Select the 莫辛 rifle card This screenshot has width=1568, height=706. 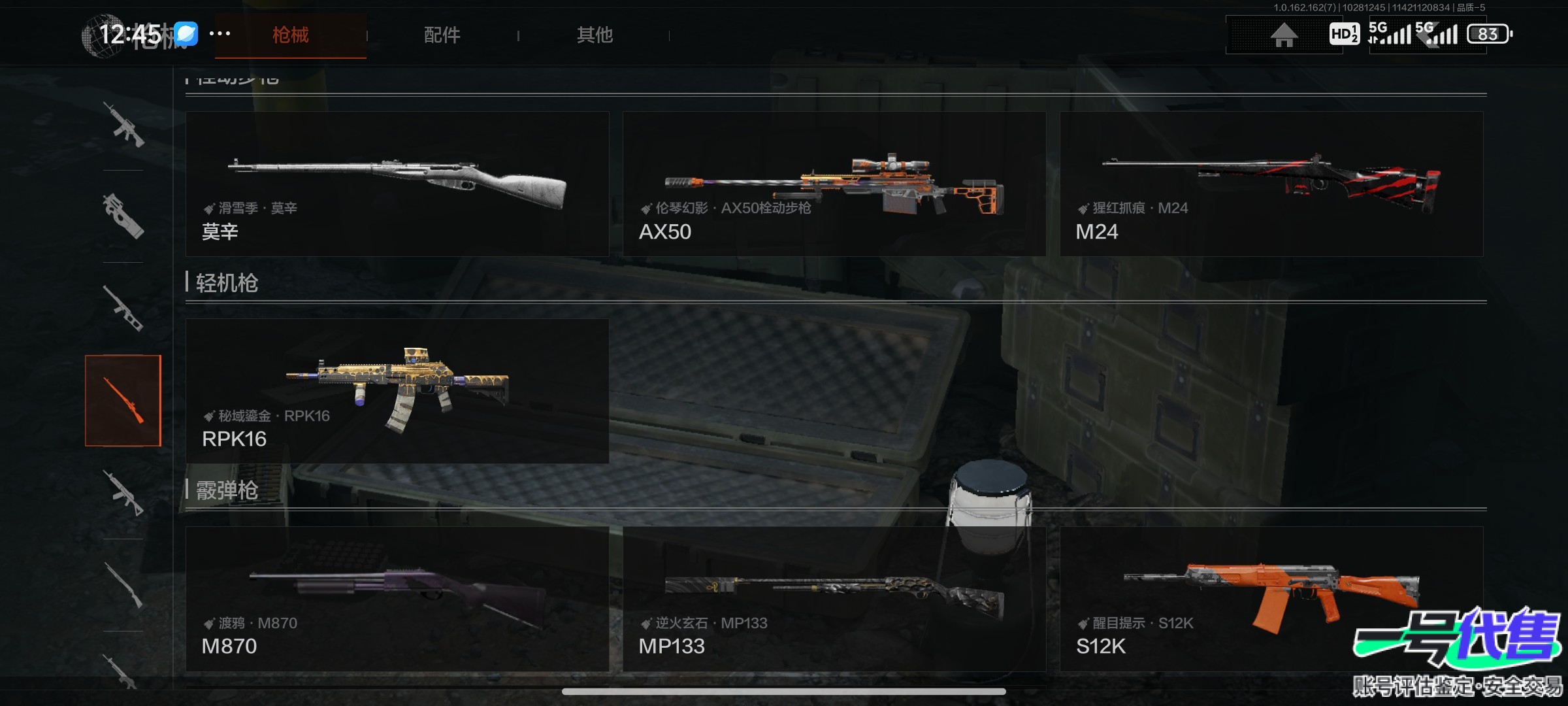point(397,184)
